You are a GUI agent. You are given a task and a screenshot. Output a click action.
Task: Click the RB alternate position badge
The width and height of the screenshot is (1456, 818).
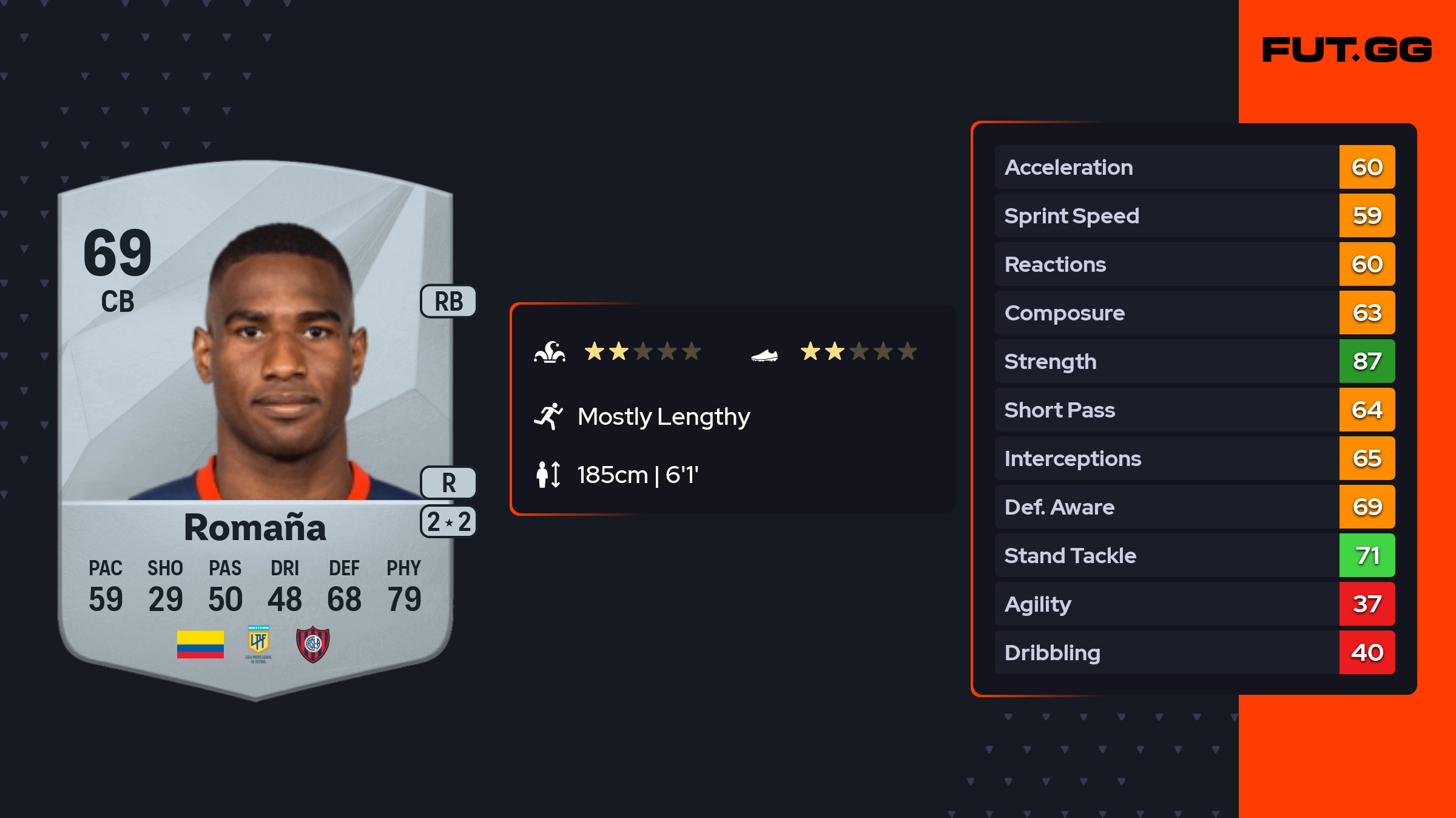pos(448,302)
